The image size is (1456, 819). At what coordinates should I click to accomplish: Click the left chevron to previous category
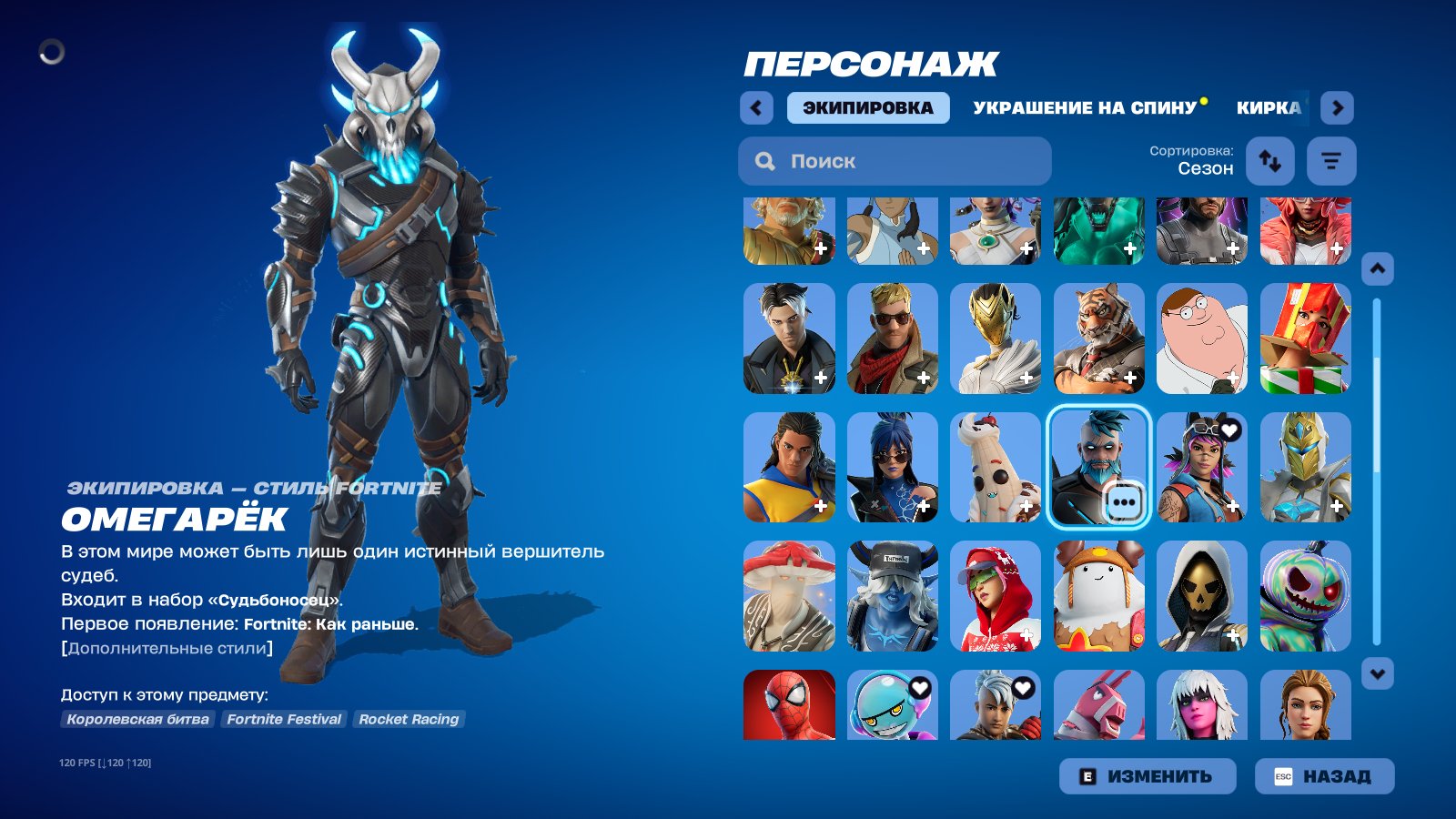pos(755,107)
